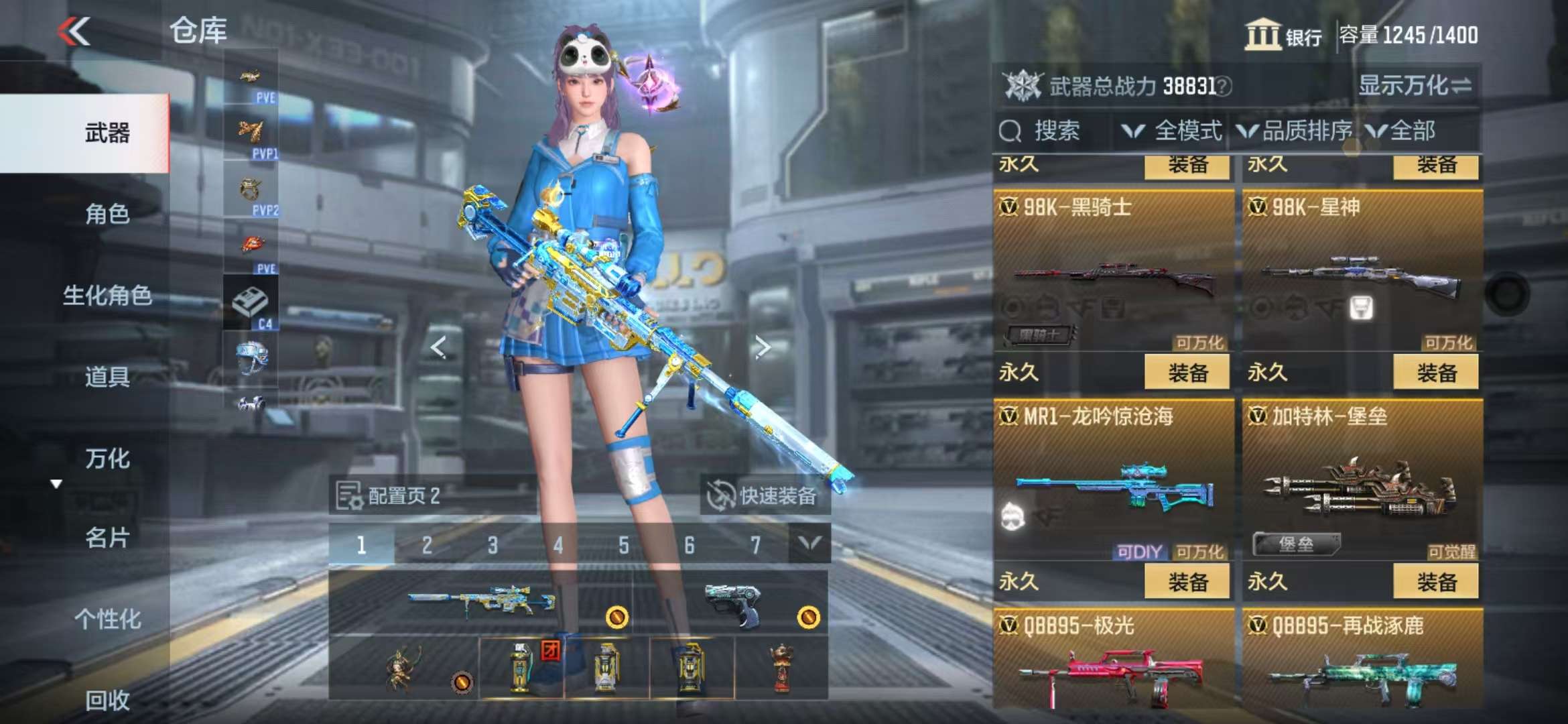1568x724 pixels.
Task: Switch to loadout slot 3
Action: point(493,546)
